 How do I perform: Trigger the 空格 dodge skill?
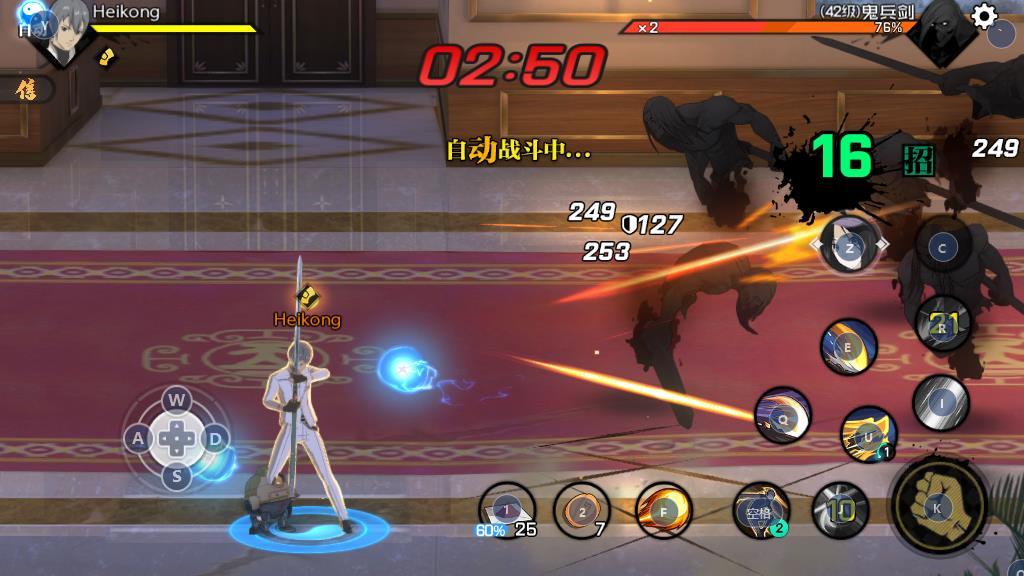[760, 510]
